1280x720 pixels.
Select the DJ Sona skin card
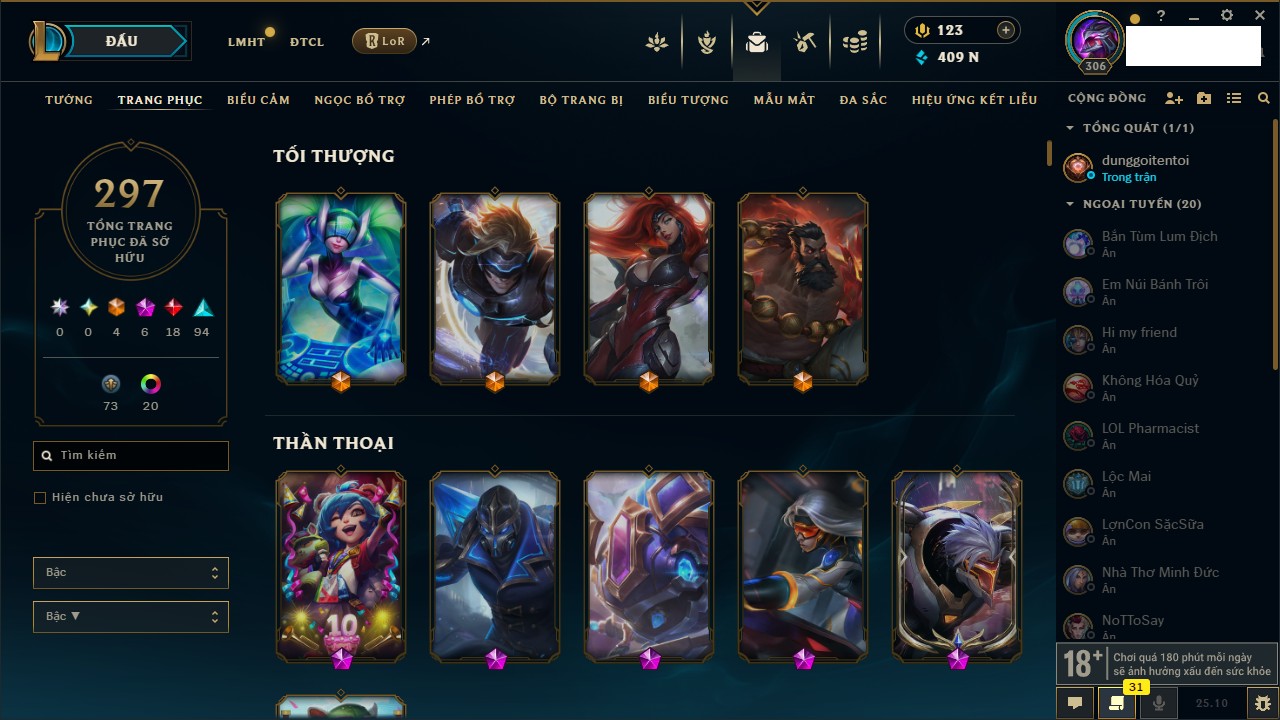(341, 288)
